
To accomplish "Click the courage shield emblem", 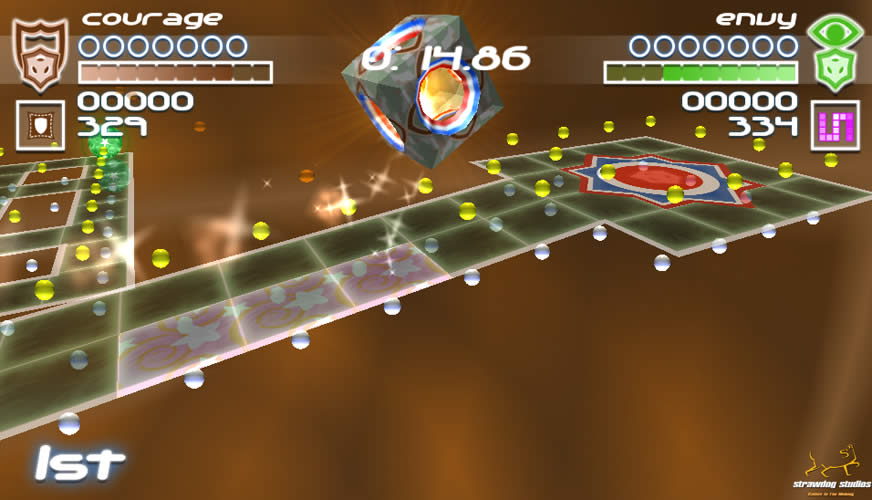I will coord(39,54).
